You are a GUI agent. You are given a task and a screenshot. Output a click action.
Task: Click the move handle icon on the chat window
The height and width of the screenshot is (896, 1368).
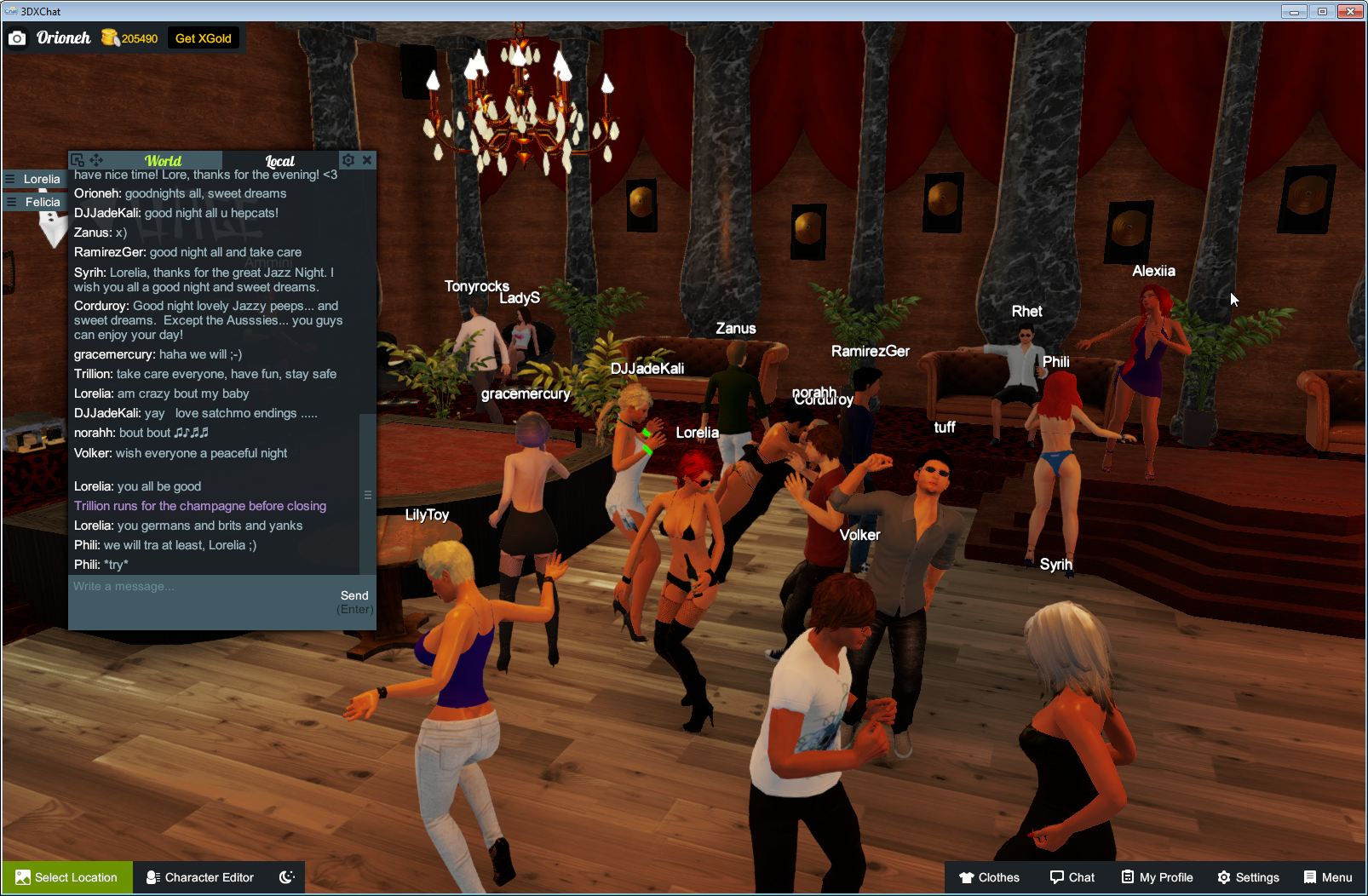point(96,160)
